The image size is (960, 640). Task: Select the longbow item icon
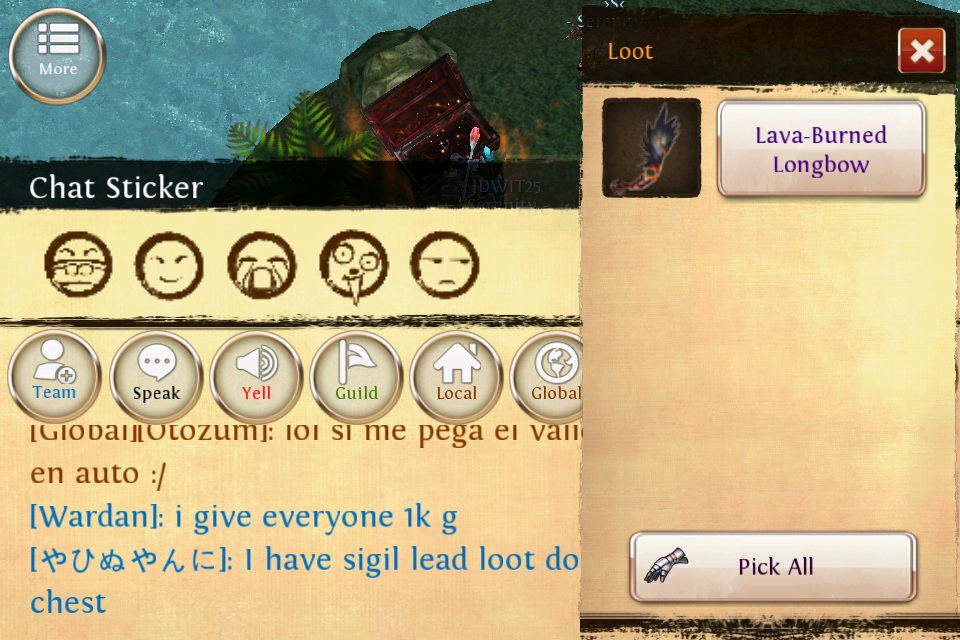click(x=651, y=148)
